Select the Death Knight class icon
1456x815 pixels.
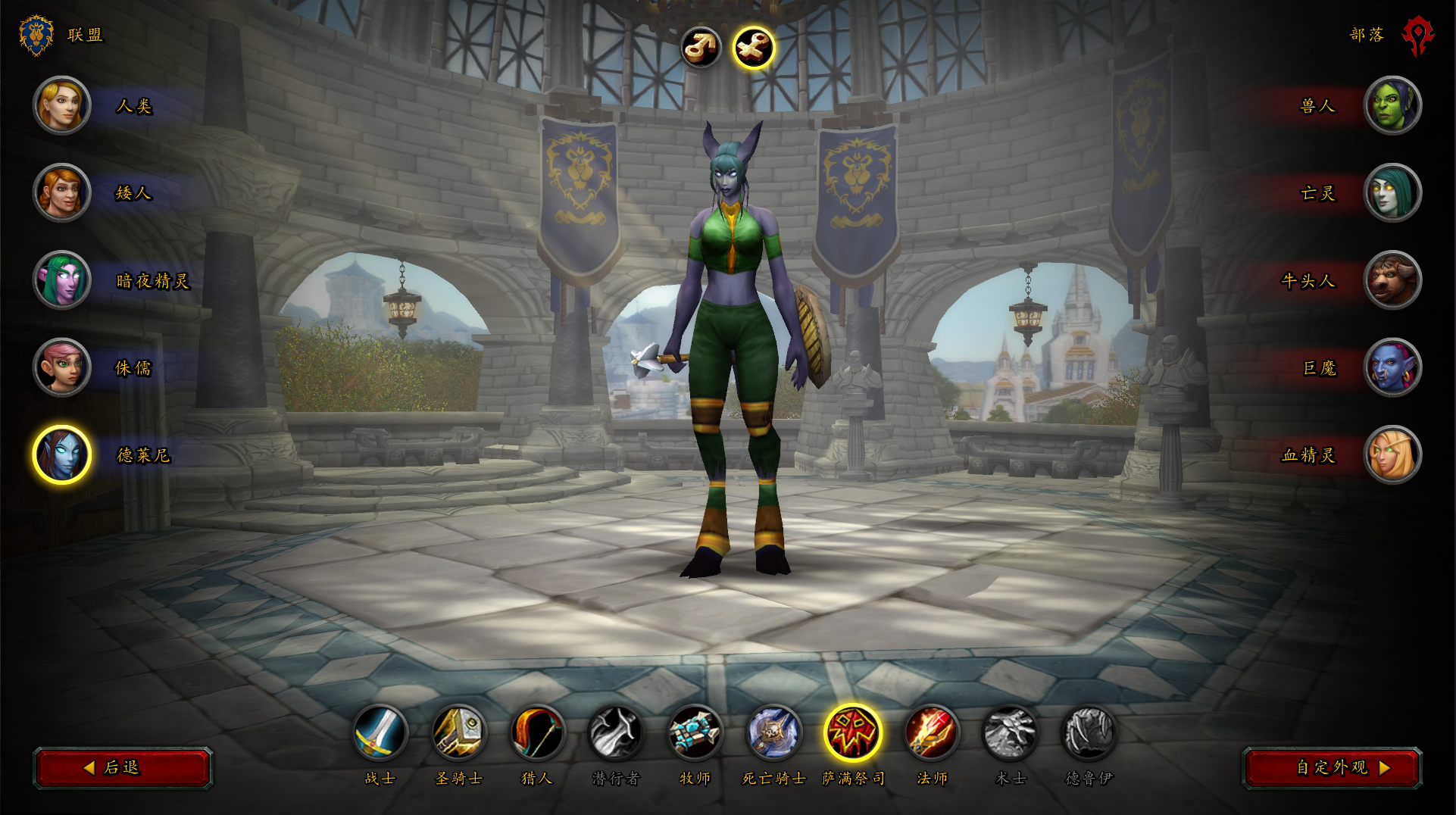(773, 732)
